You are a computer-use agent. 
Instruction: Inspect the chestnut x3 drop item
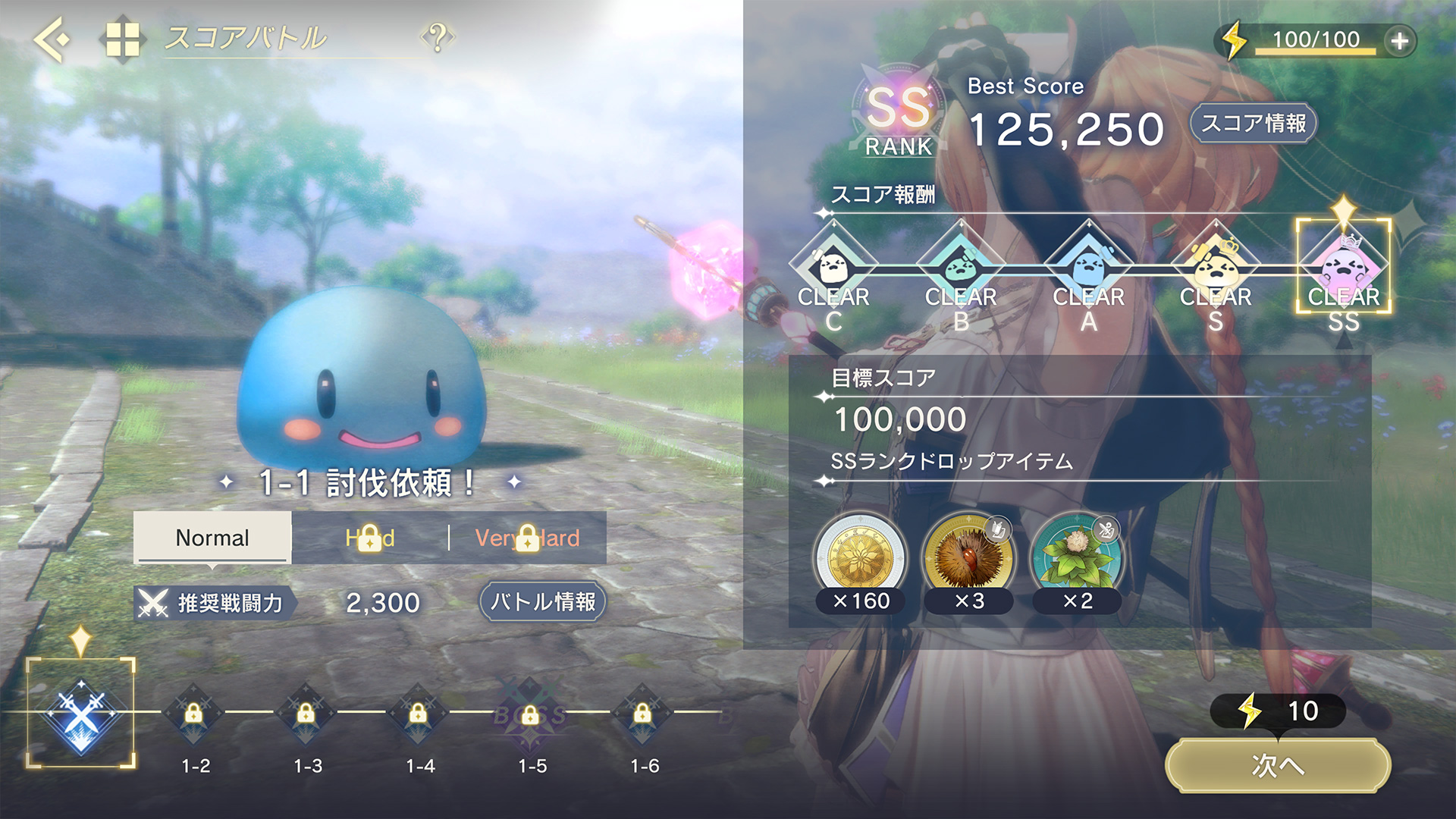(968, 557)
